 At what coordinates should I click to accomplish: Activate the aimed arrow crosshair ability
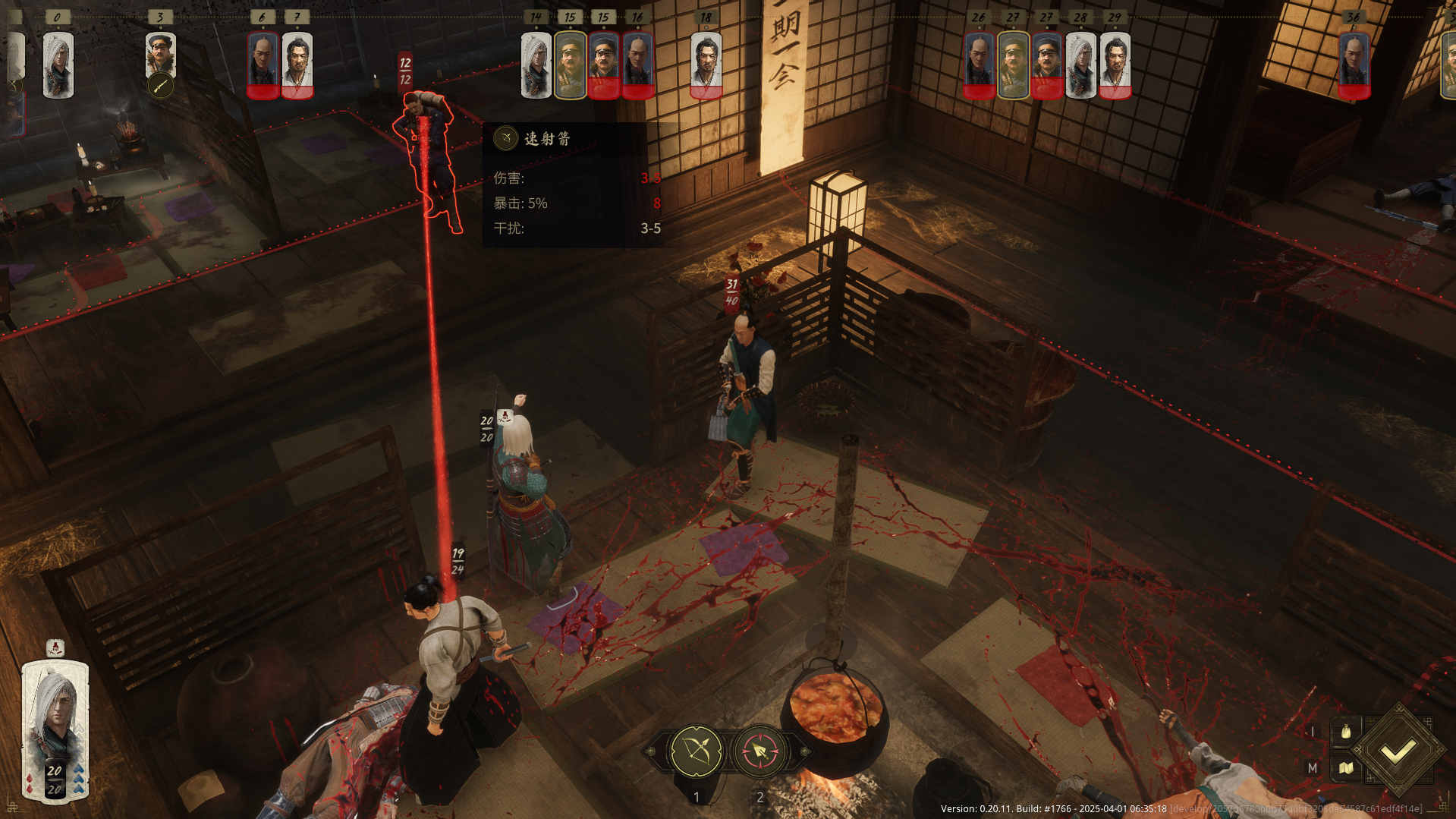(759, 751)
